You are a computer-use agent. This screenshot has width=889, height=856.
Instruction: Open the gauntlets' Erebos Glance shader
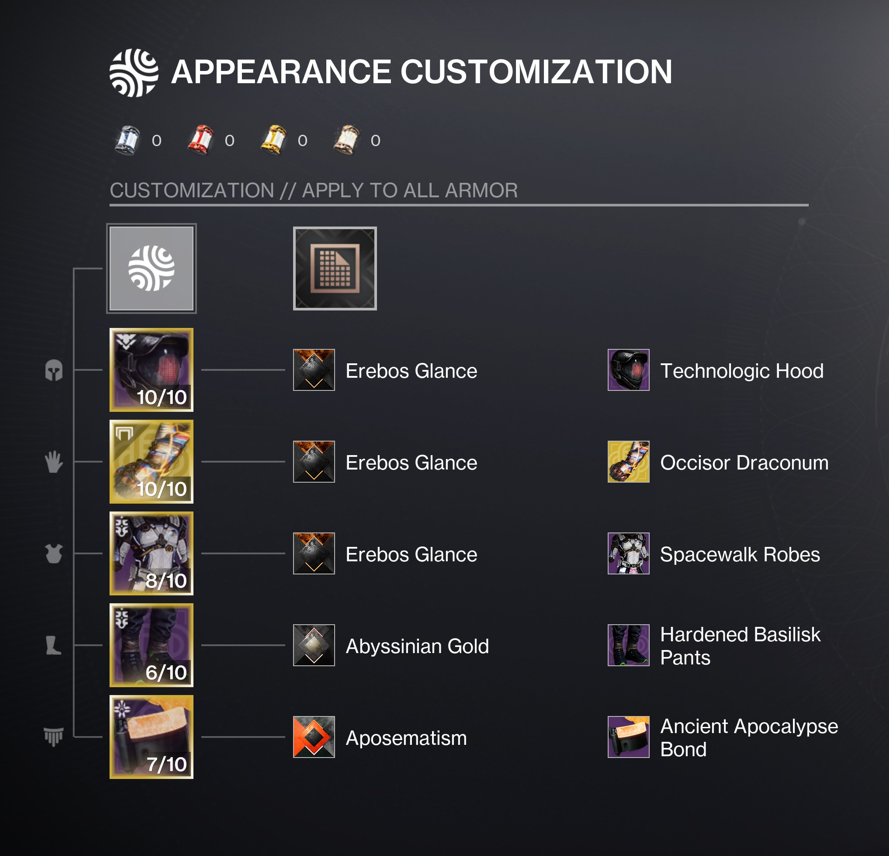point(314,463)
